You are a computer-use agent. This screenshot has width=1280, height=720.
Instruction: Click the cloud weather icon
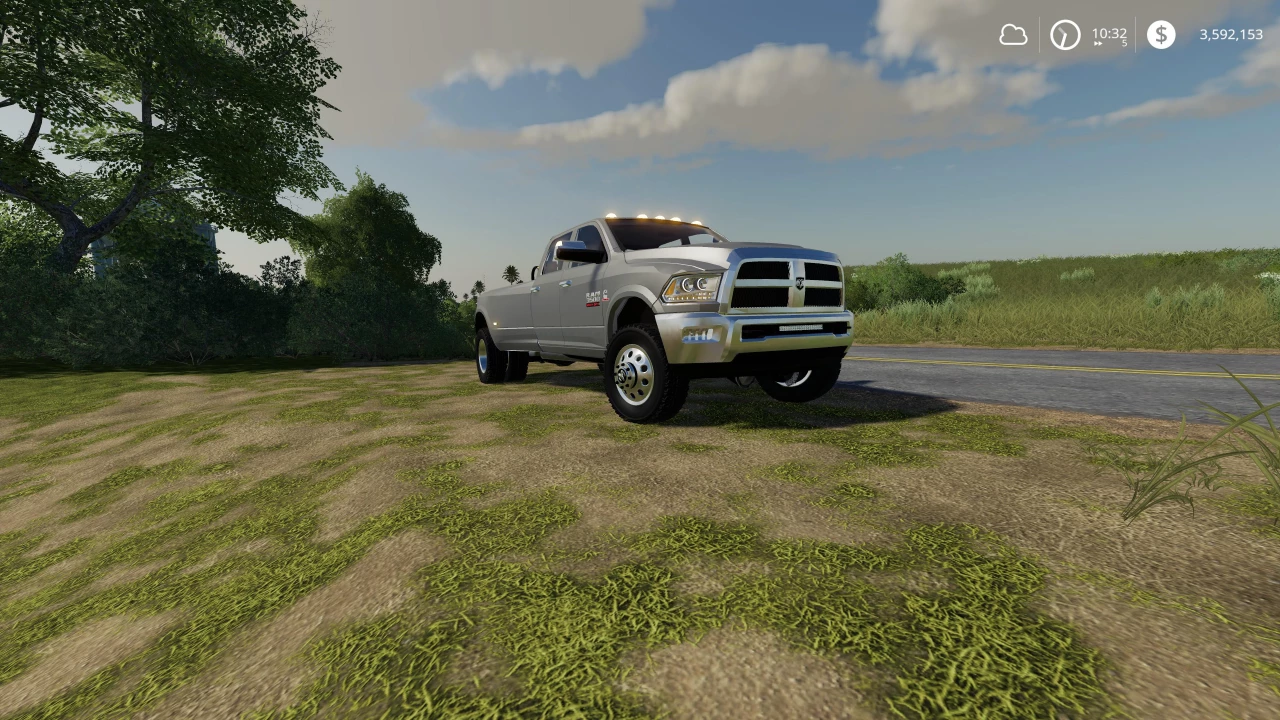1013,35
